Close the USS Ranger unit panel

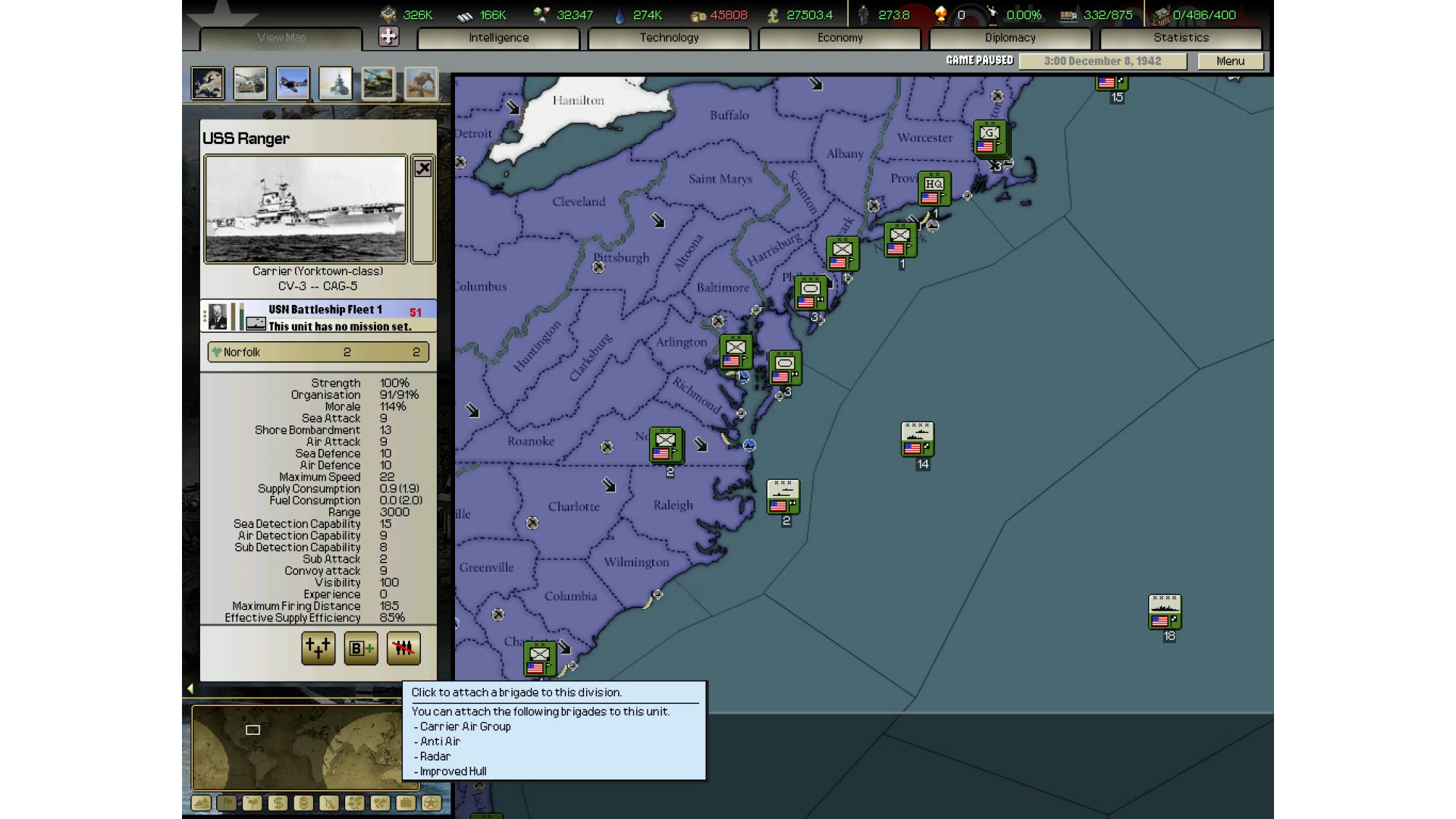pyautogui.click(x=423, y=168)
